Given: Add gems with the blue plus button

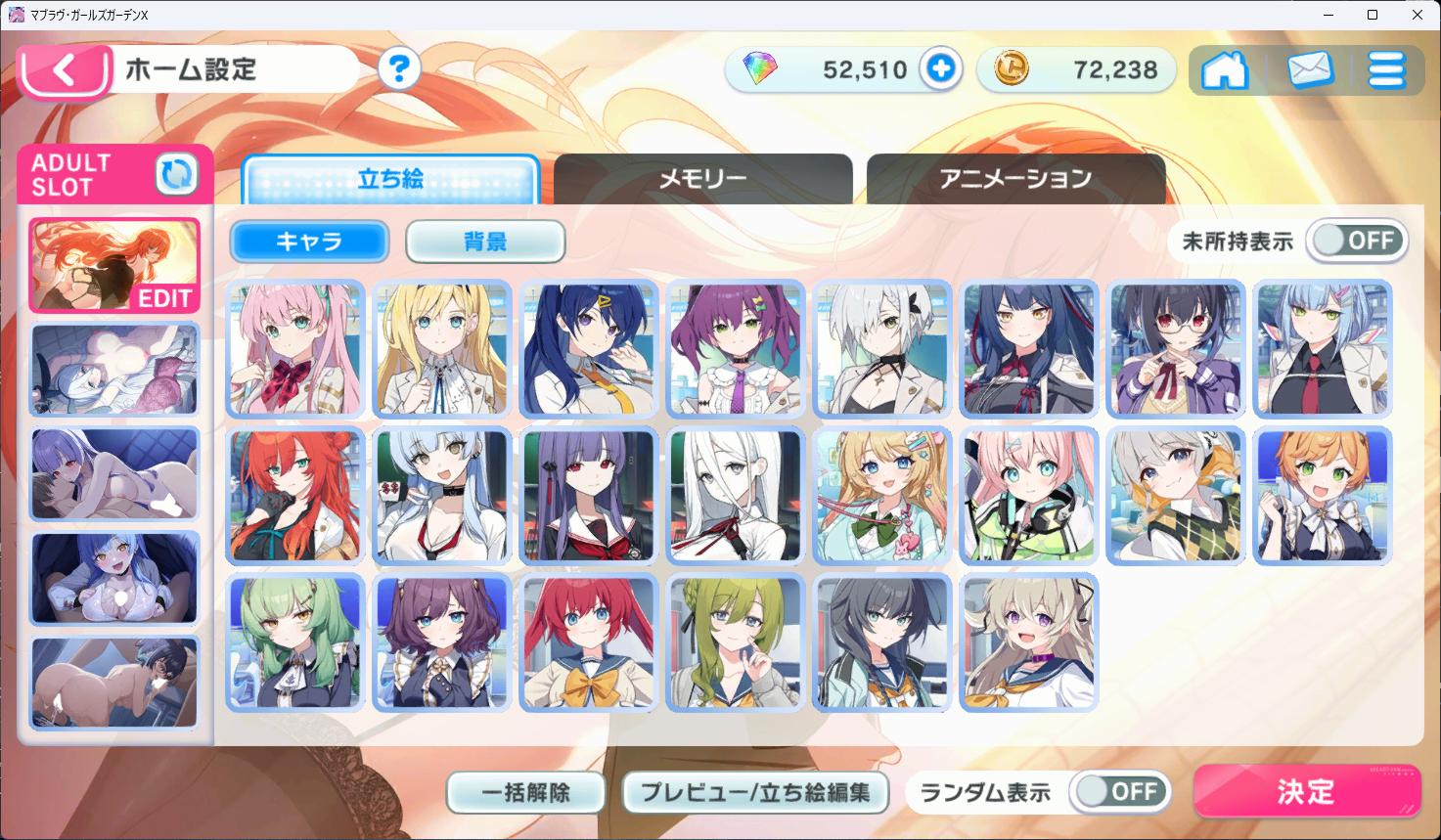Looking at the screenshot, I should (941, 69).
